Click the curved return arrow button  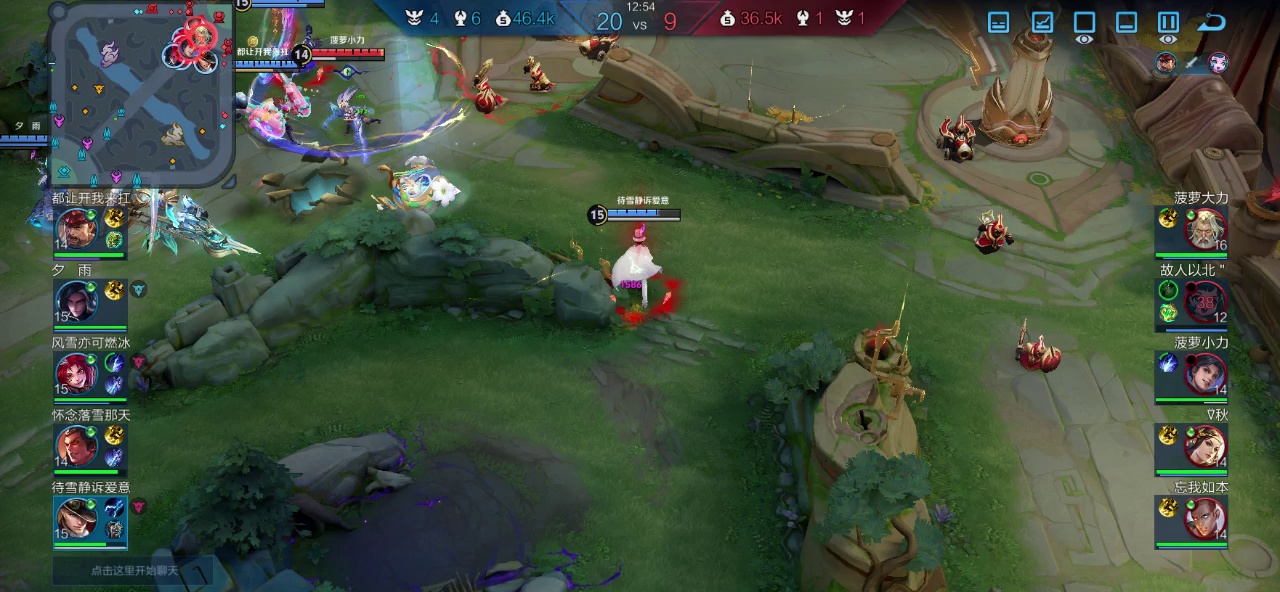pyautogui.click(x=1212, y=22)
